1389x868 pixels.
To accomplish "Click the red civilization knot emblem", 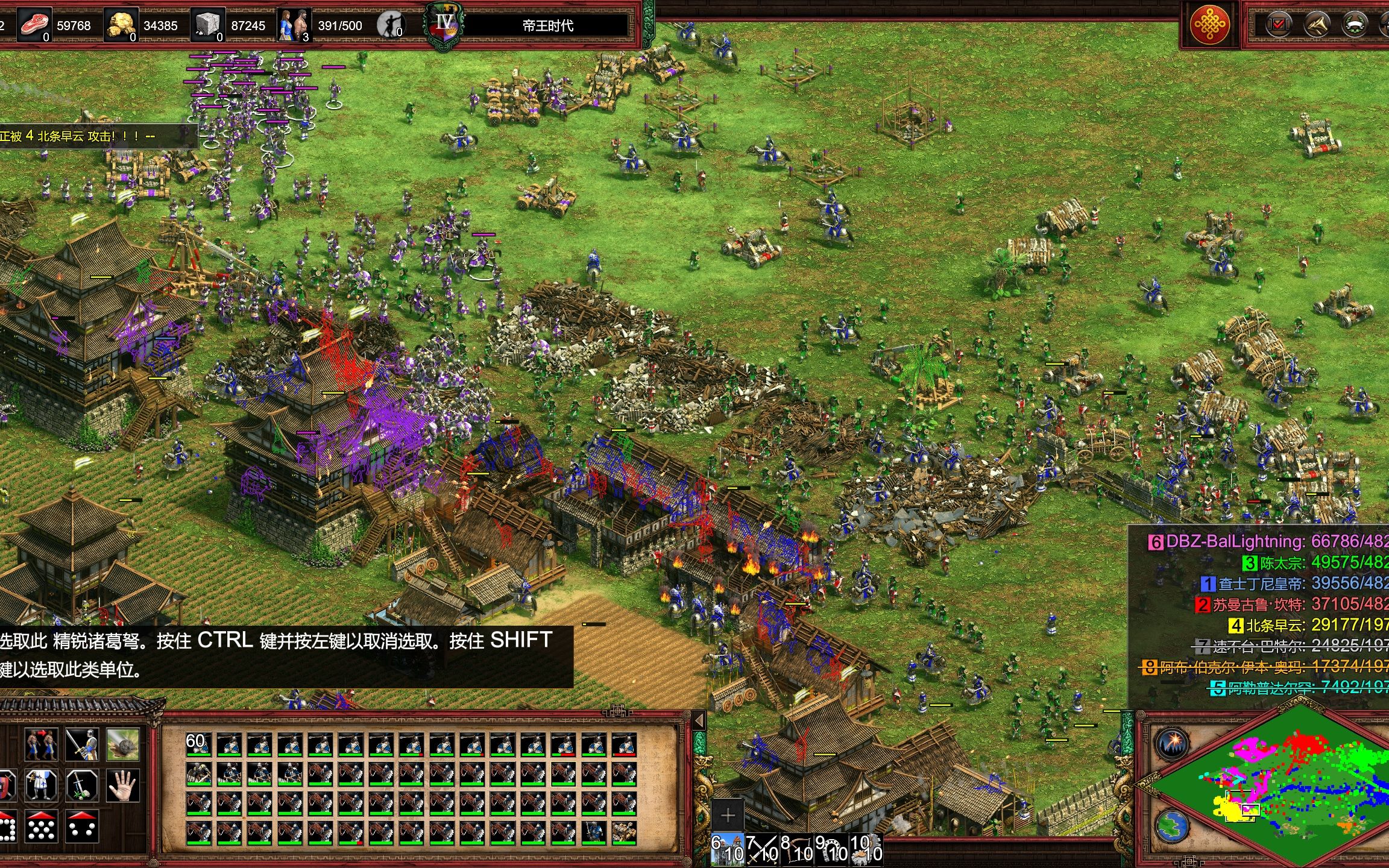I will 1209,25.
